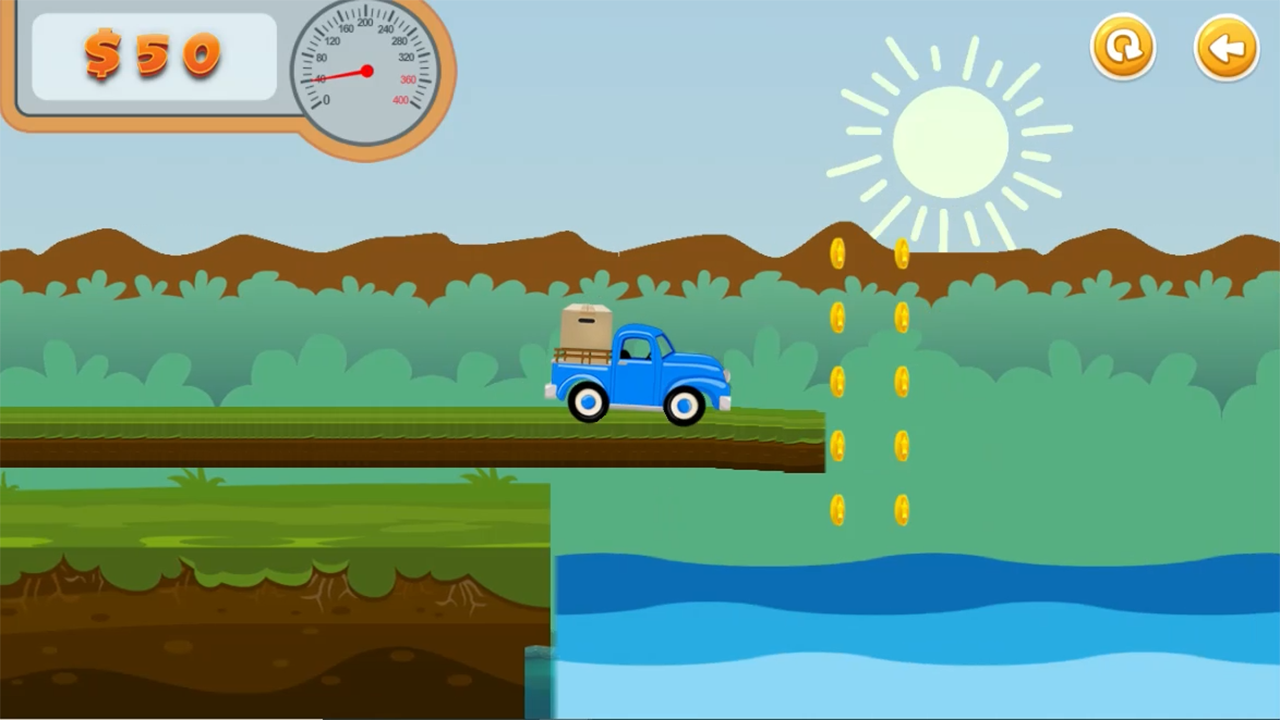Tap the topmost coin in the left column
This screenshot has width=1280, height=720.
pos(838,253)
